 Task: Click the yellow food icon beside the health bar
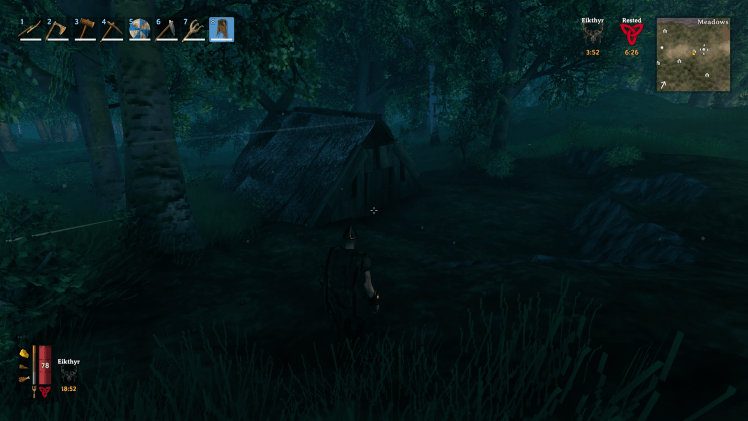(23, 353)
